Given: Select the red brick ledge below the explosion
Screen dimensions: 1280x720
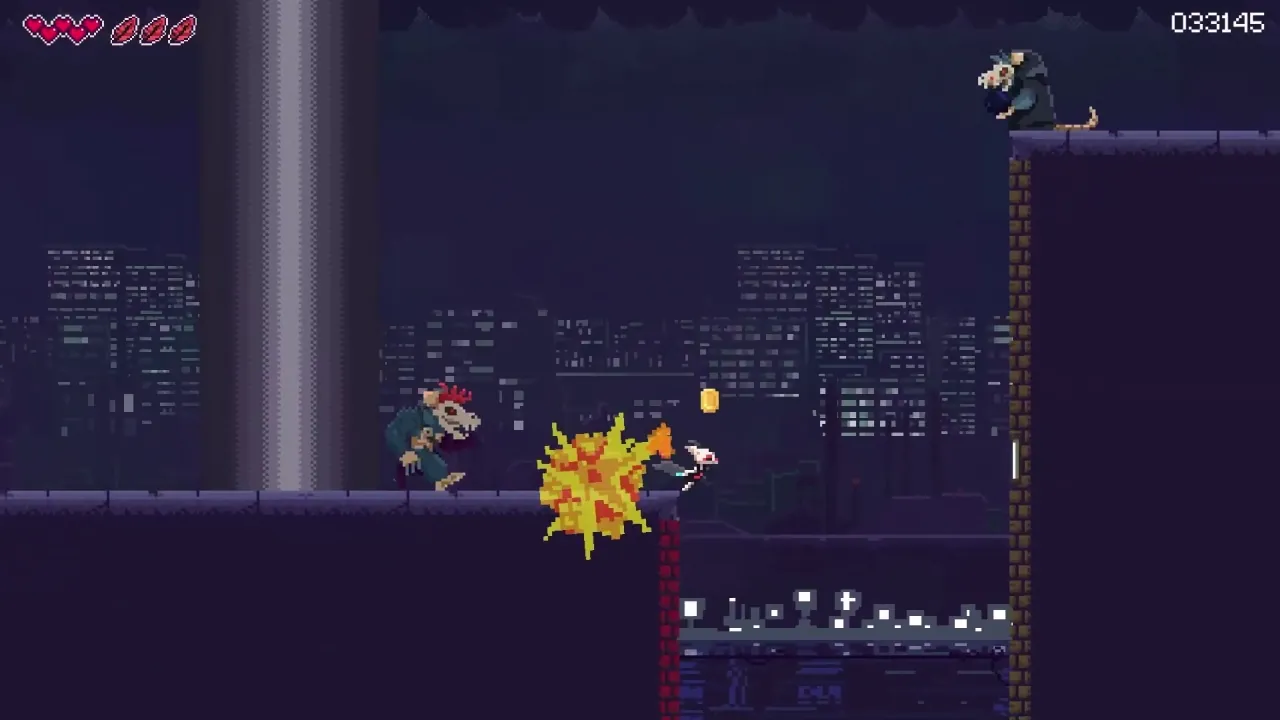Looking at the screenshot, I should [668, 570].
